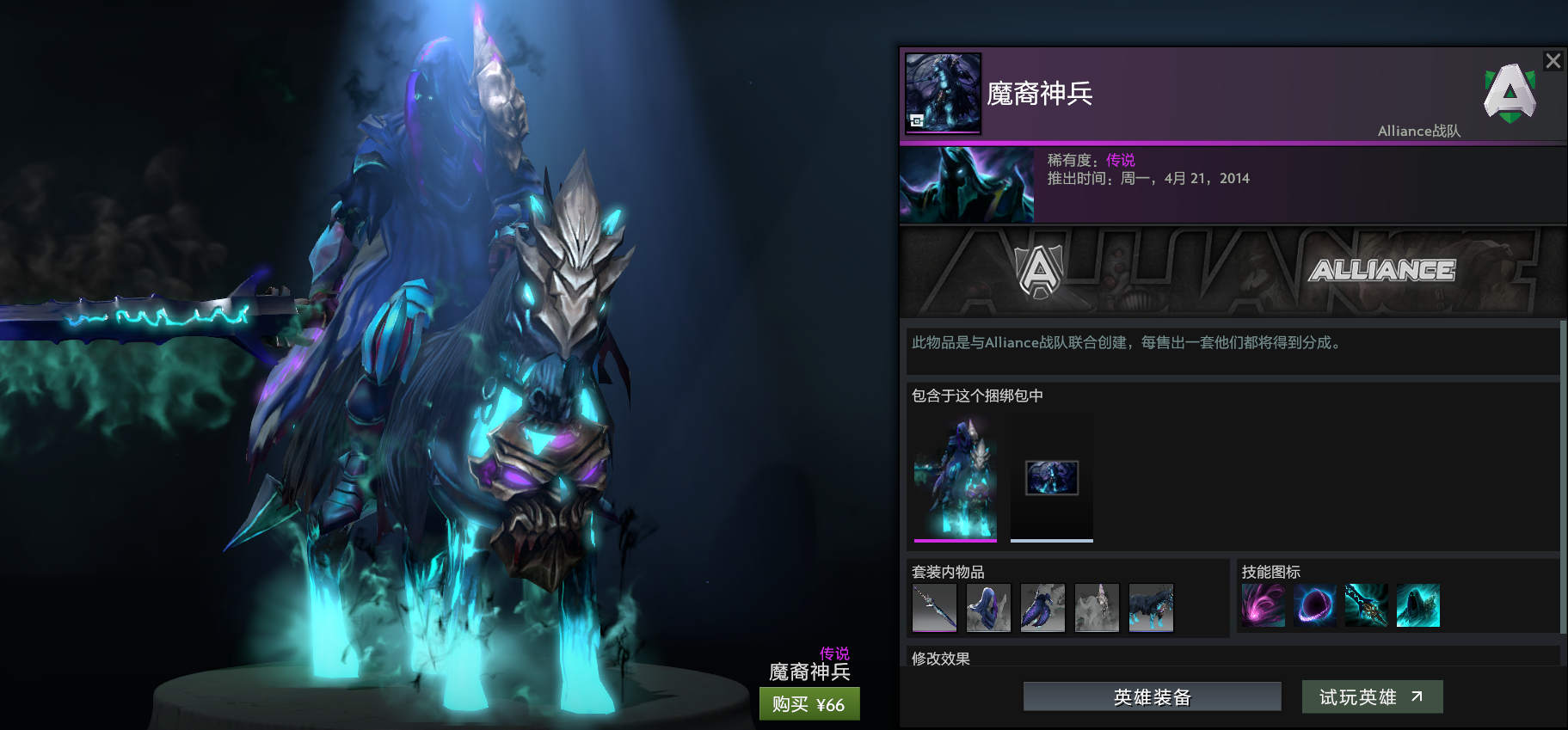
Task: Click the flowing cloak item icon
Action: [1042, 608]
